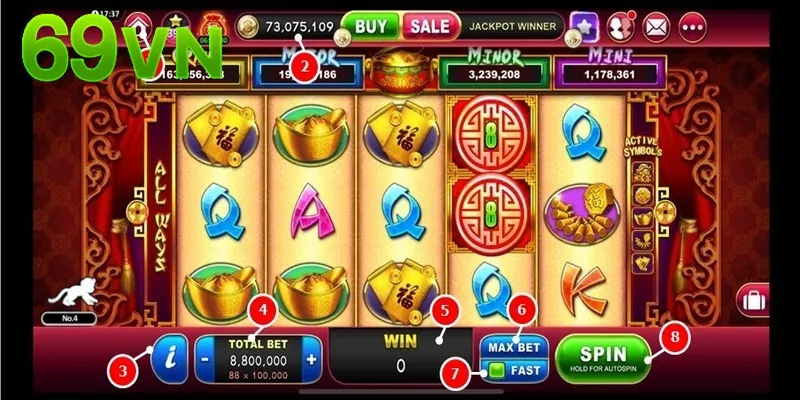800x400 pixels.
Task: Open the blue info paytable button
Action: (x=172, y=355)
